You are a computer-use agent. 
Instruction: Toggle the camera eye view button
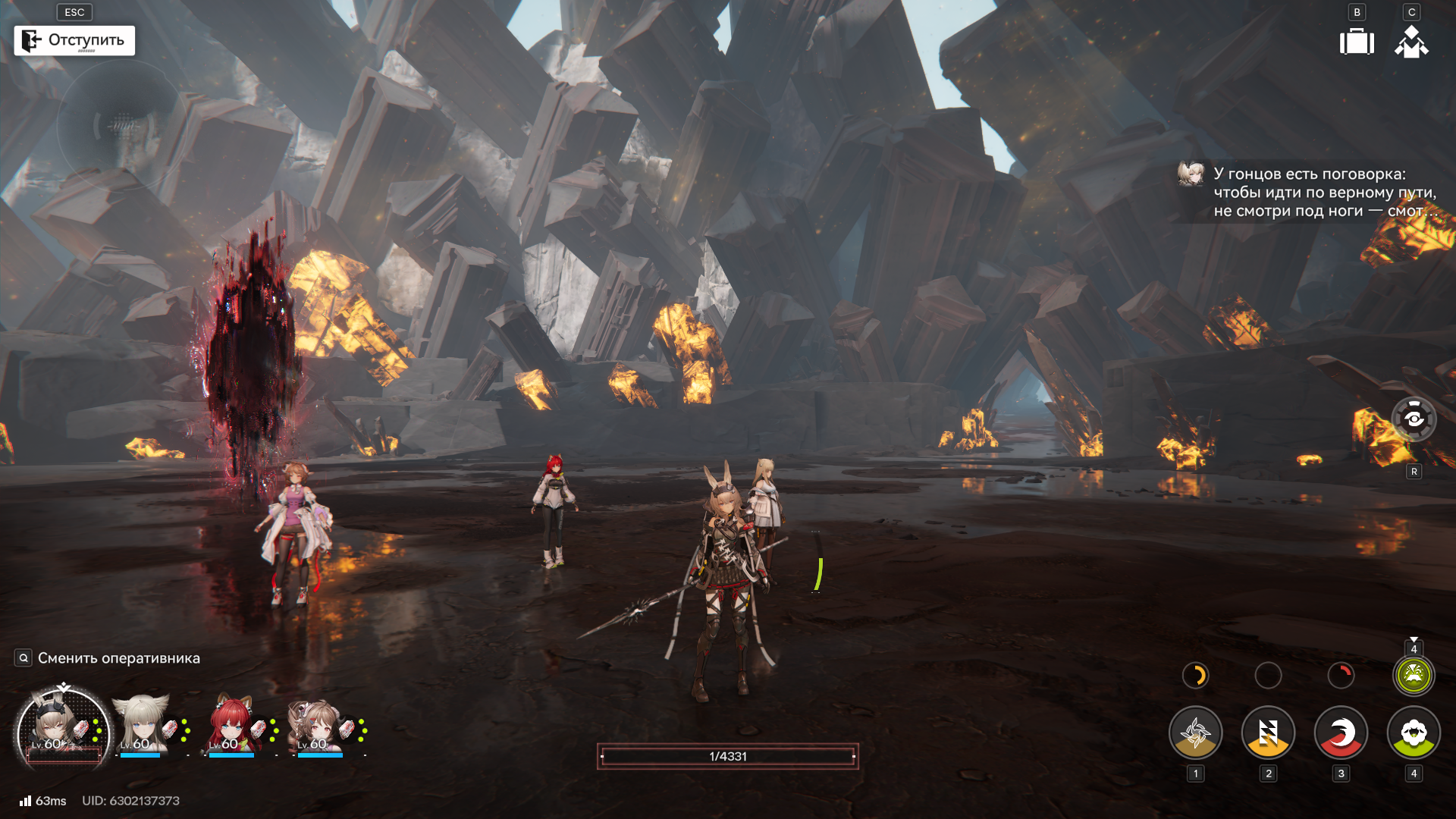(x=1414, y=419)
